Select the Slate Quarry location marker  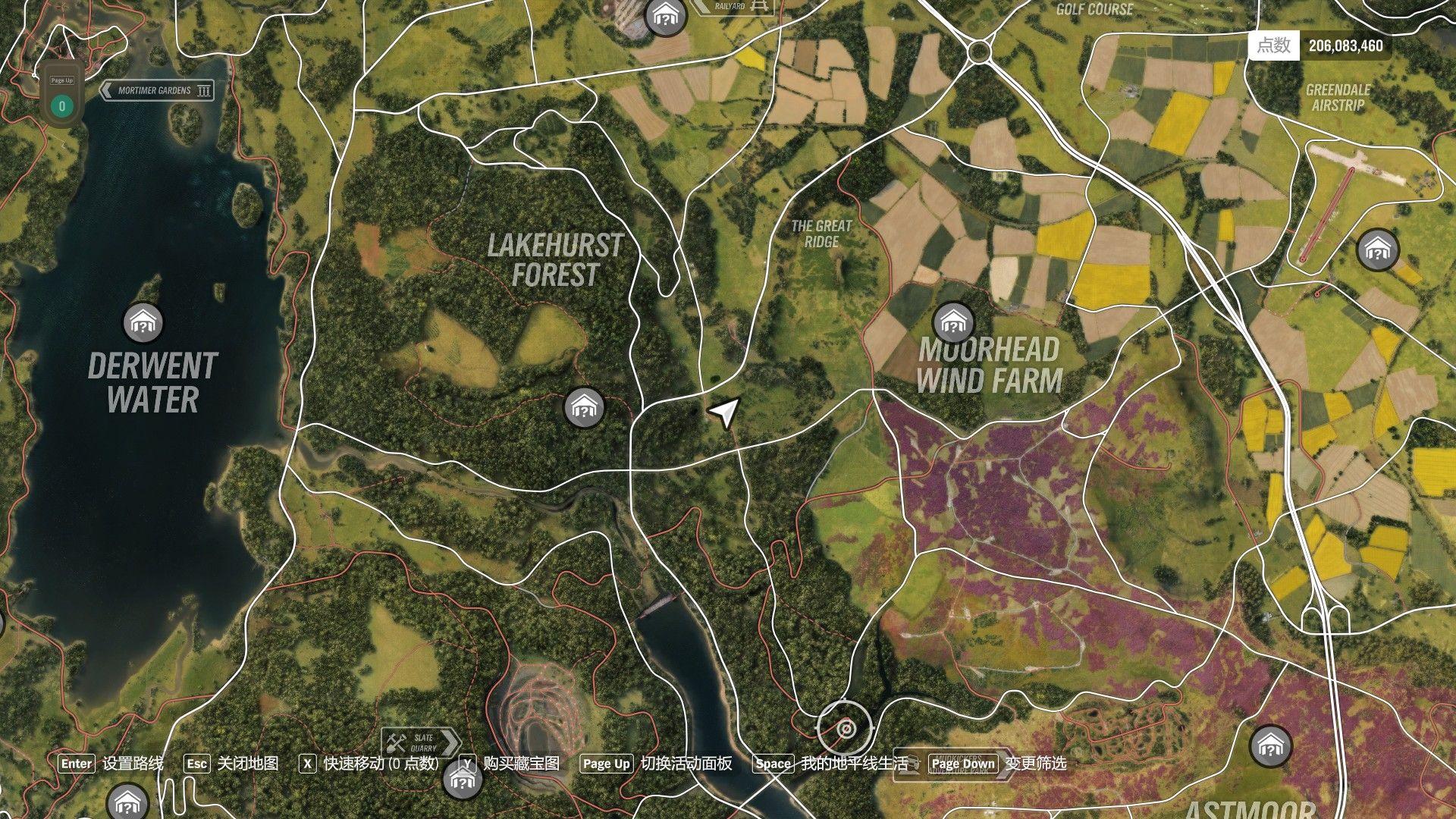coord(421,742)
